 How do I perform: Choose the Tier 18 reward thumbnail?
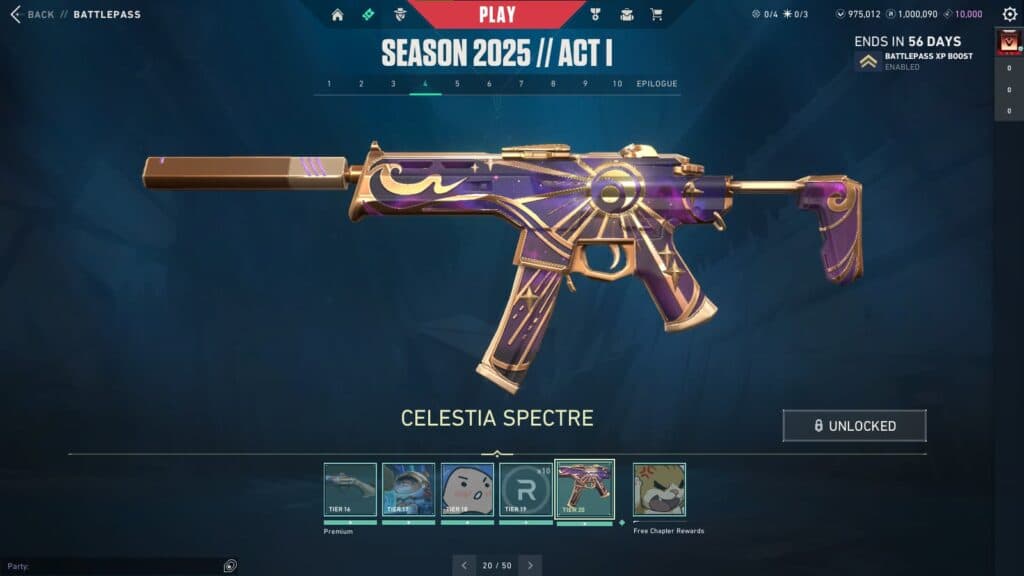pyautogui.click(x=467, y=489)
